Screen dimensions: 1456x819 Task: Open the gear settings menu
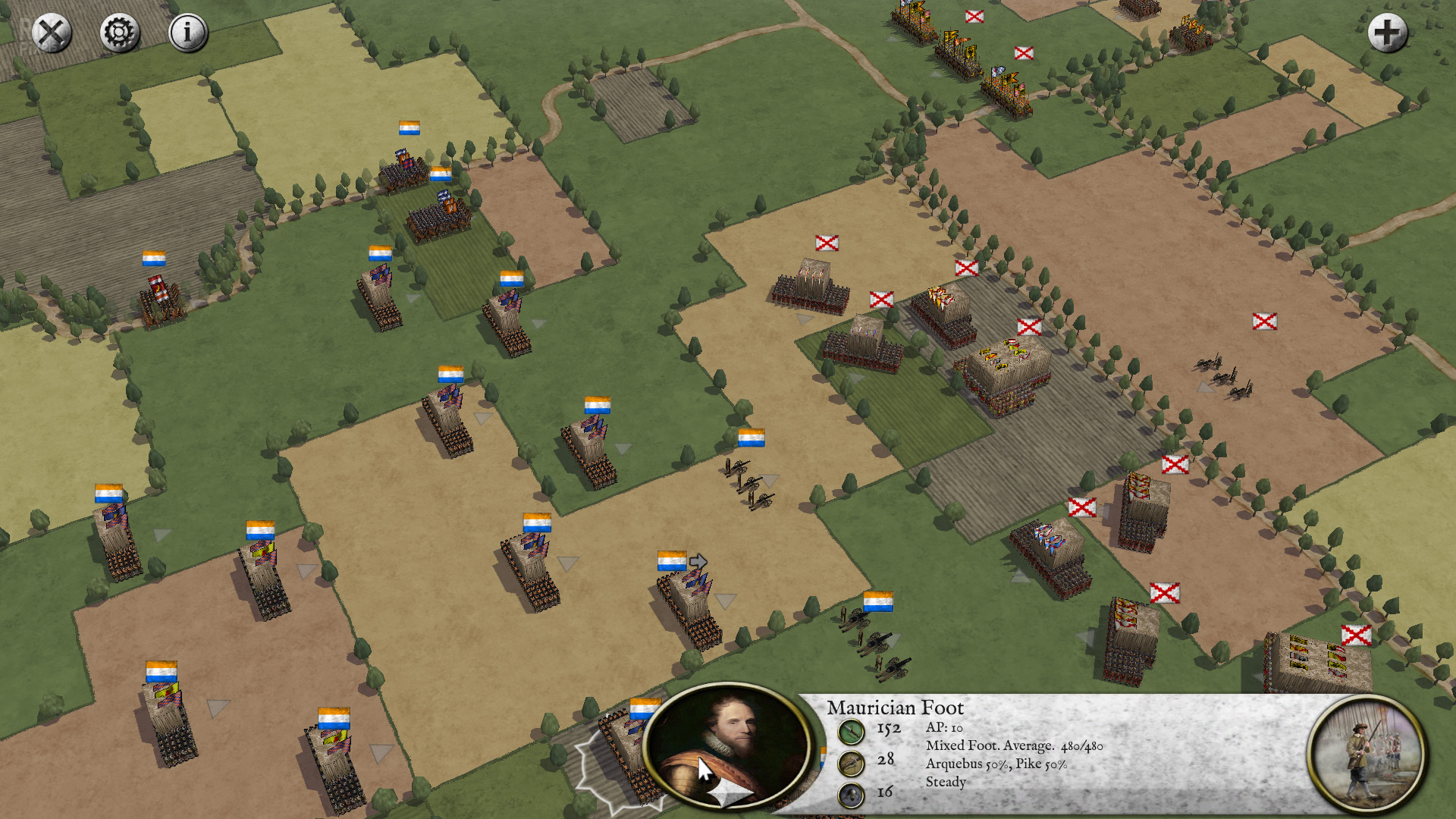[119, 33]
